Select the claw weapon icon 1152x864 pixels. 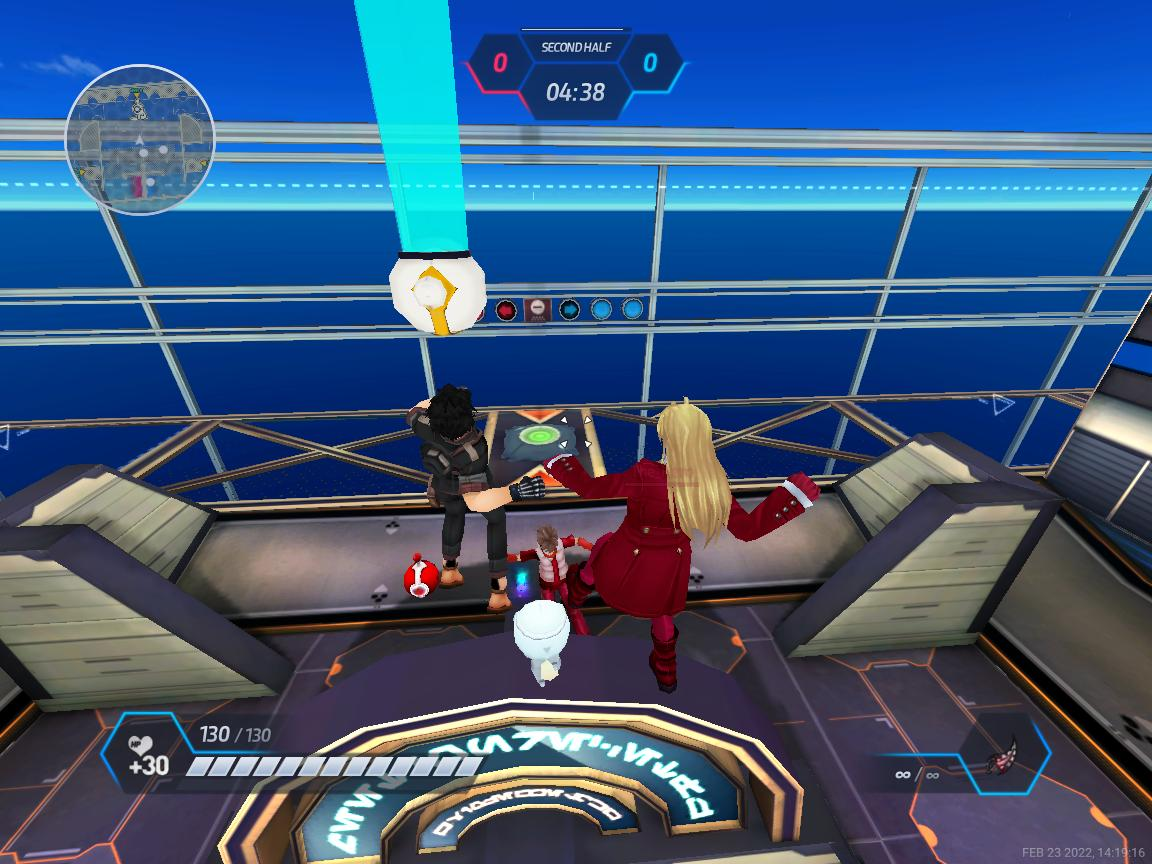1002,753
